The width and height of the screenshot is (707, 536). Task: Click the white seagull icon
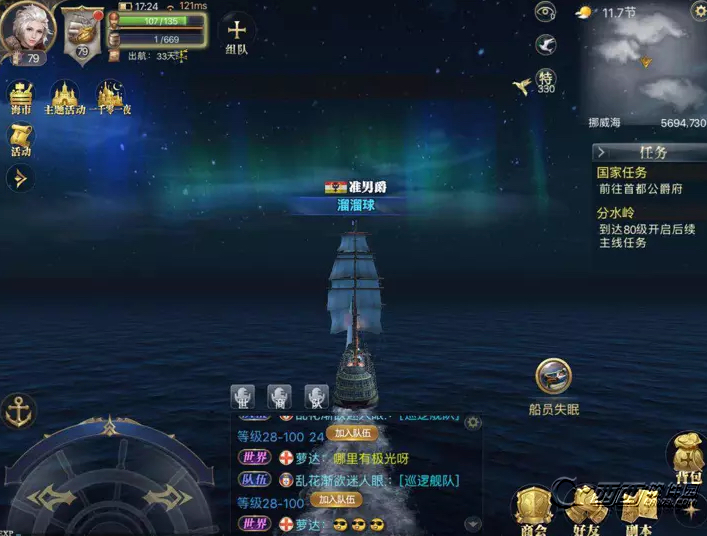coord(546,45)
